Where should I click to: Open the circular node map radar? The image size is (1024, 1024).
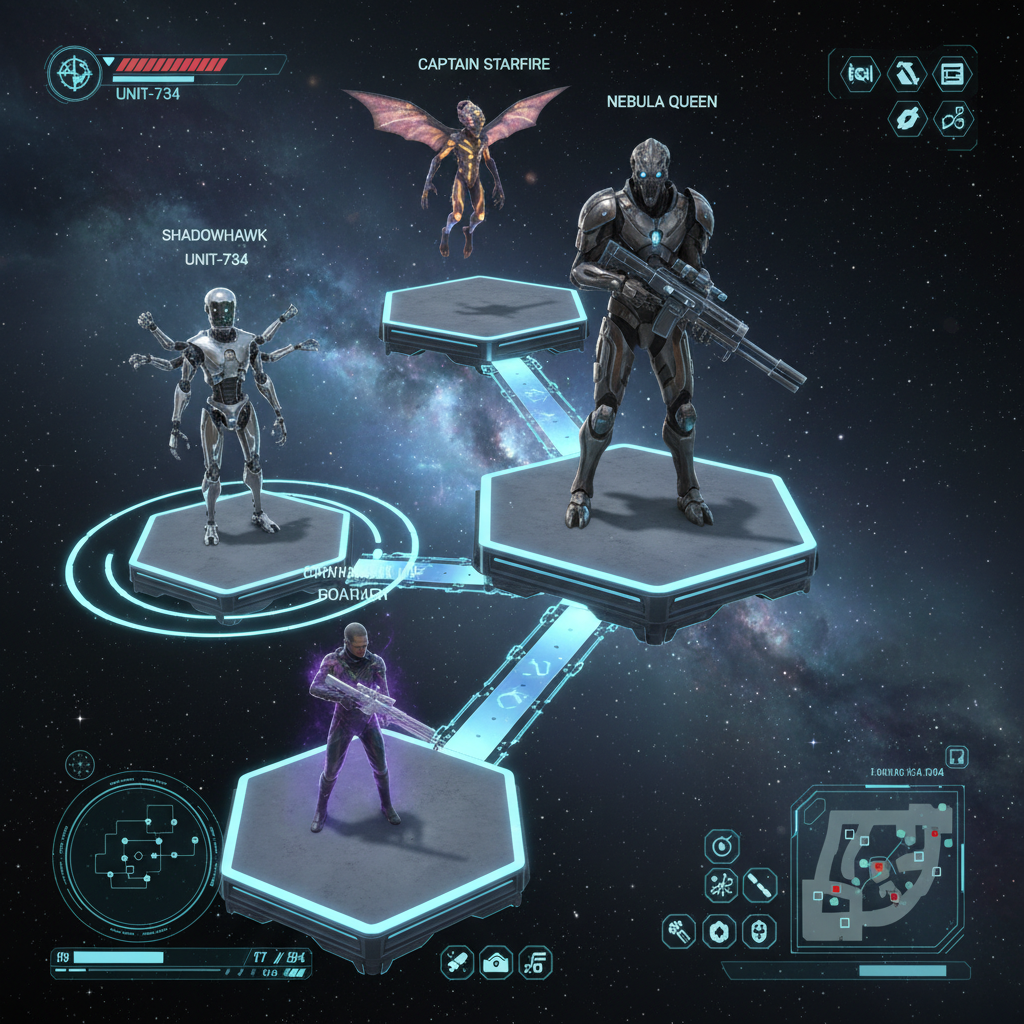[x=137, y=855]
